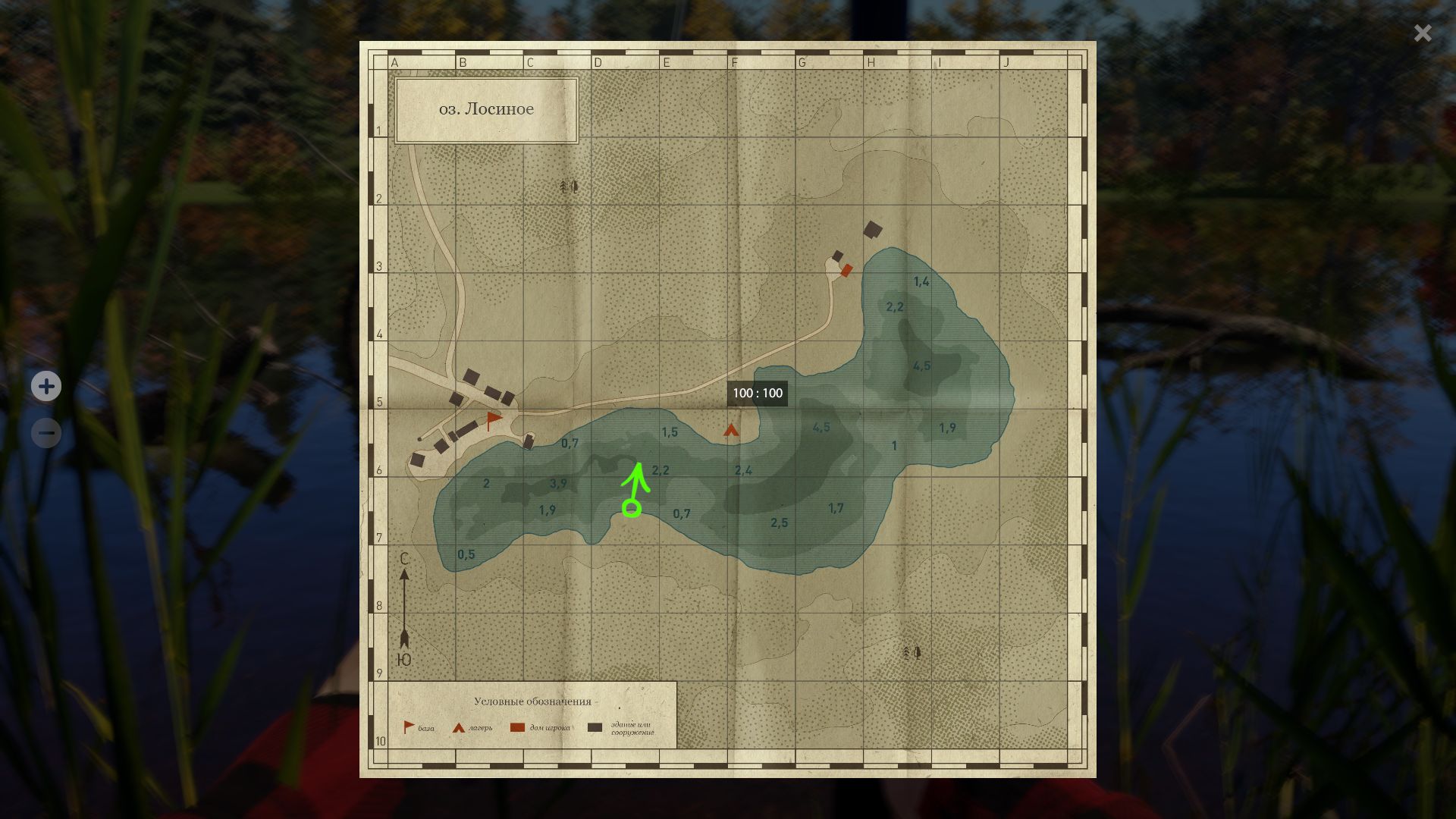This screenshot has width=1456, height=819.
Task: Click the 100 : 100 coordinate tooltip
Action: [x=758, y=393]
